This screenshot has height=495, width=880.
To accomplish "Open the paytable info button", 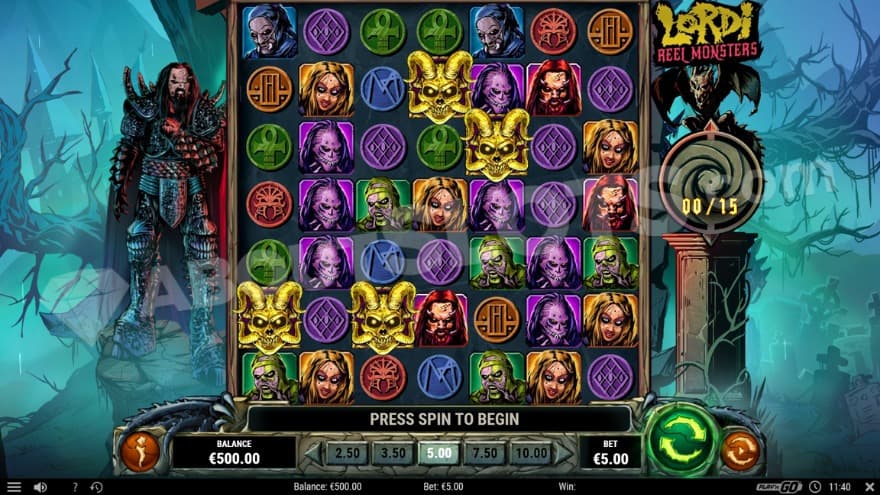I will pos(140,451).
